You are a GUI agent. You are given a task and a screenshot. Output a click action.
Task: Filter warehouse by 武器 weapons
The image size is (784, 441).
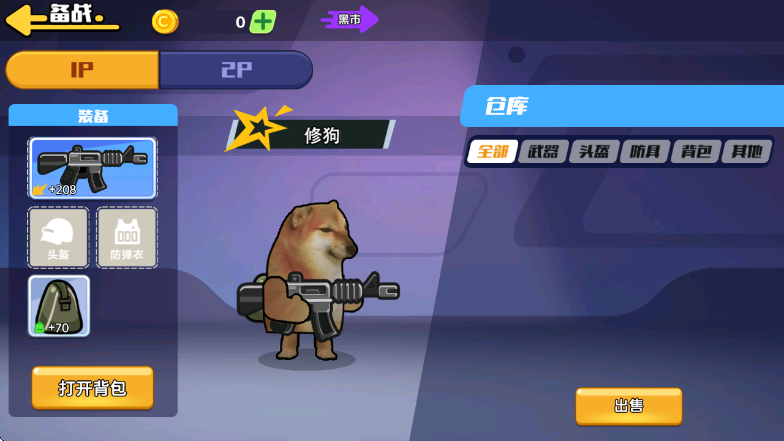coord(543,152)
